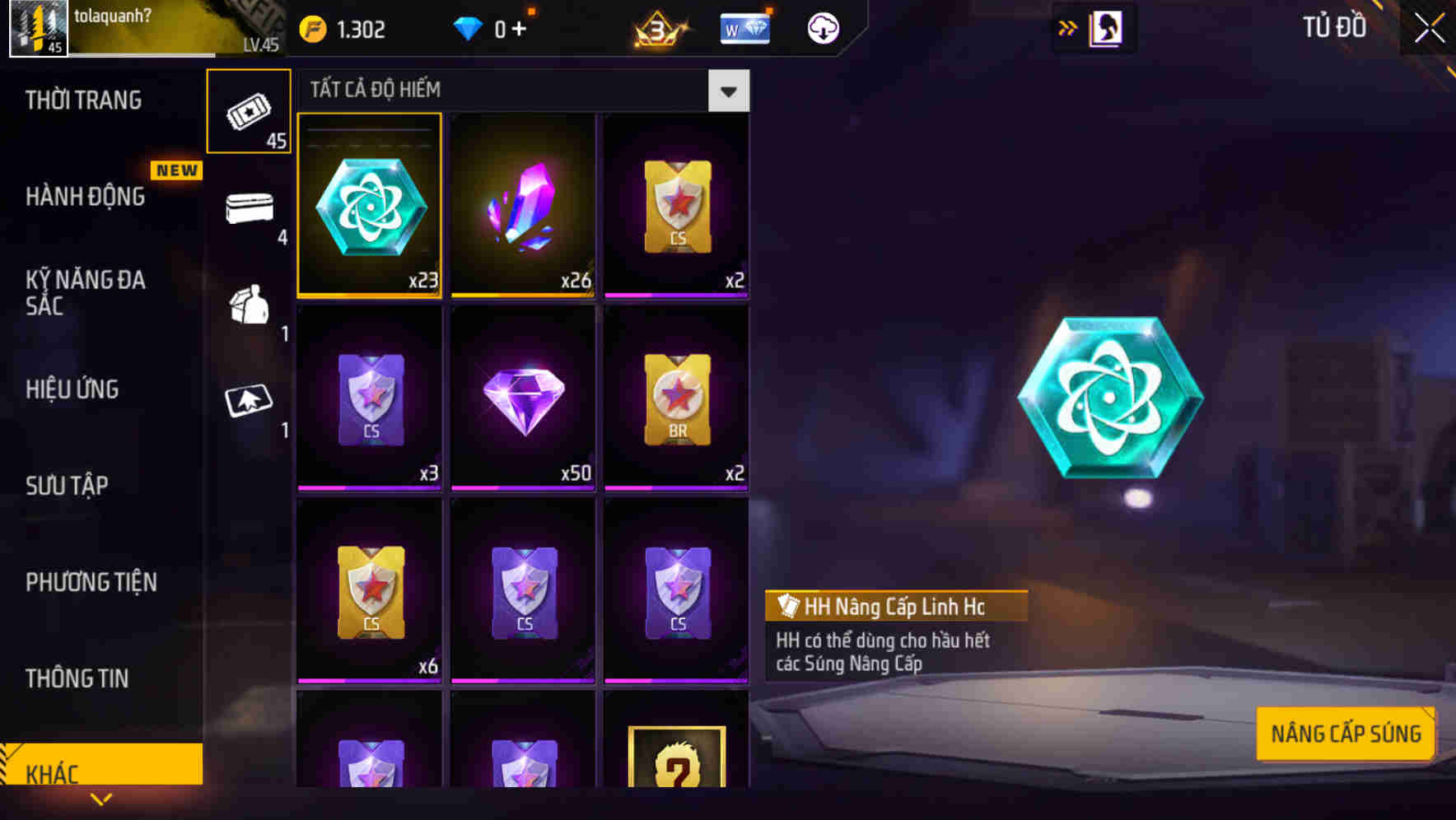Open the Thông Tin section
The width and height of the screenshot is (1456, 820).
coord(76,678)
